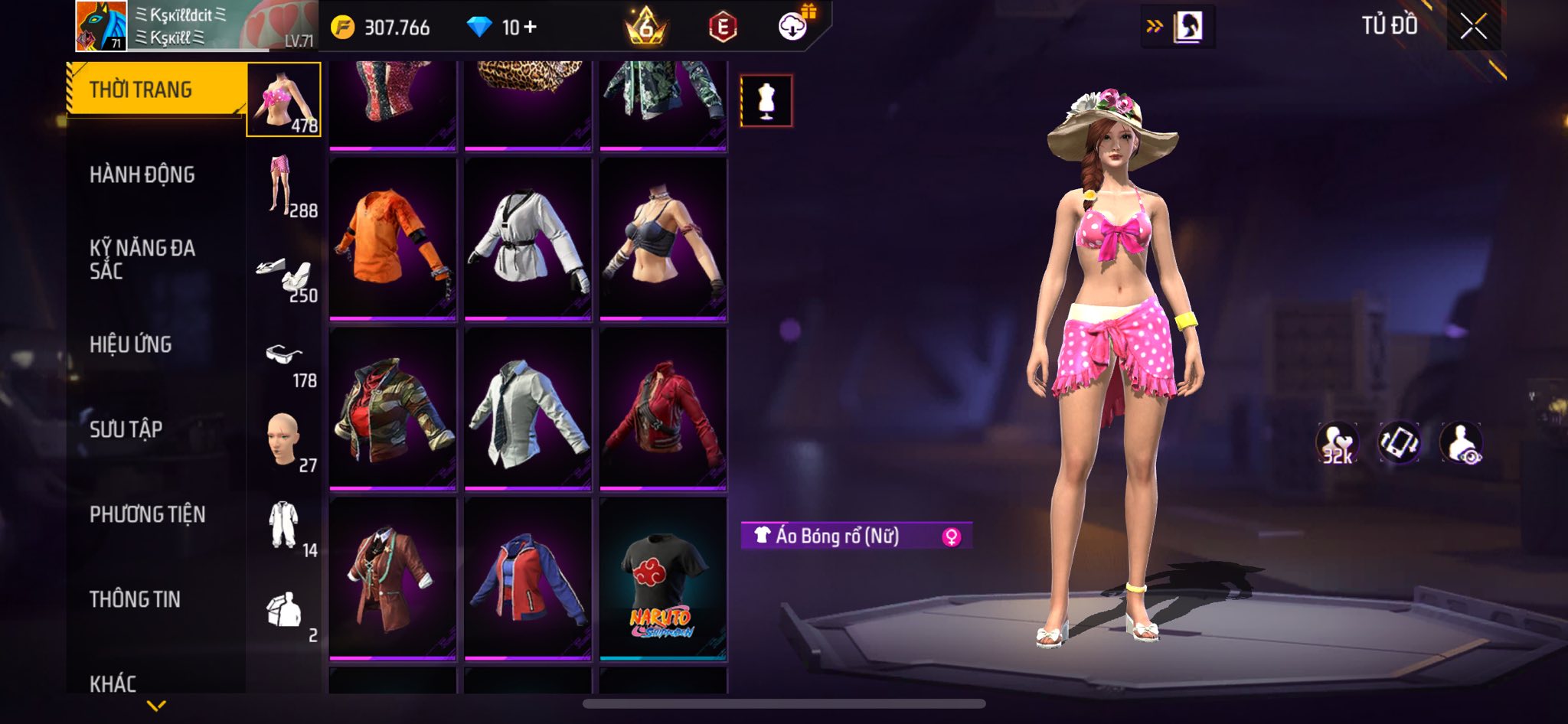The height and width of the screenshot is (724, 1568).
Task: Open the Sưu Tập section
Action: click(126, 429)
